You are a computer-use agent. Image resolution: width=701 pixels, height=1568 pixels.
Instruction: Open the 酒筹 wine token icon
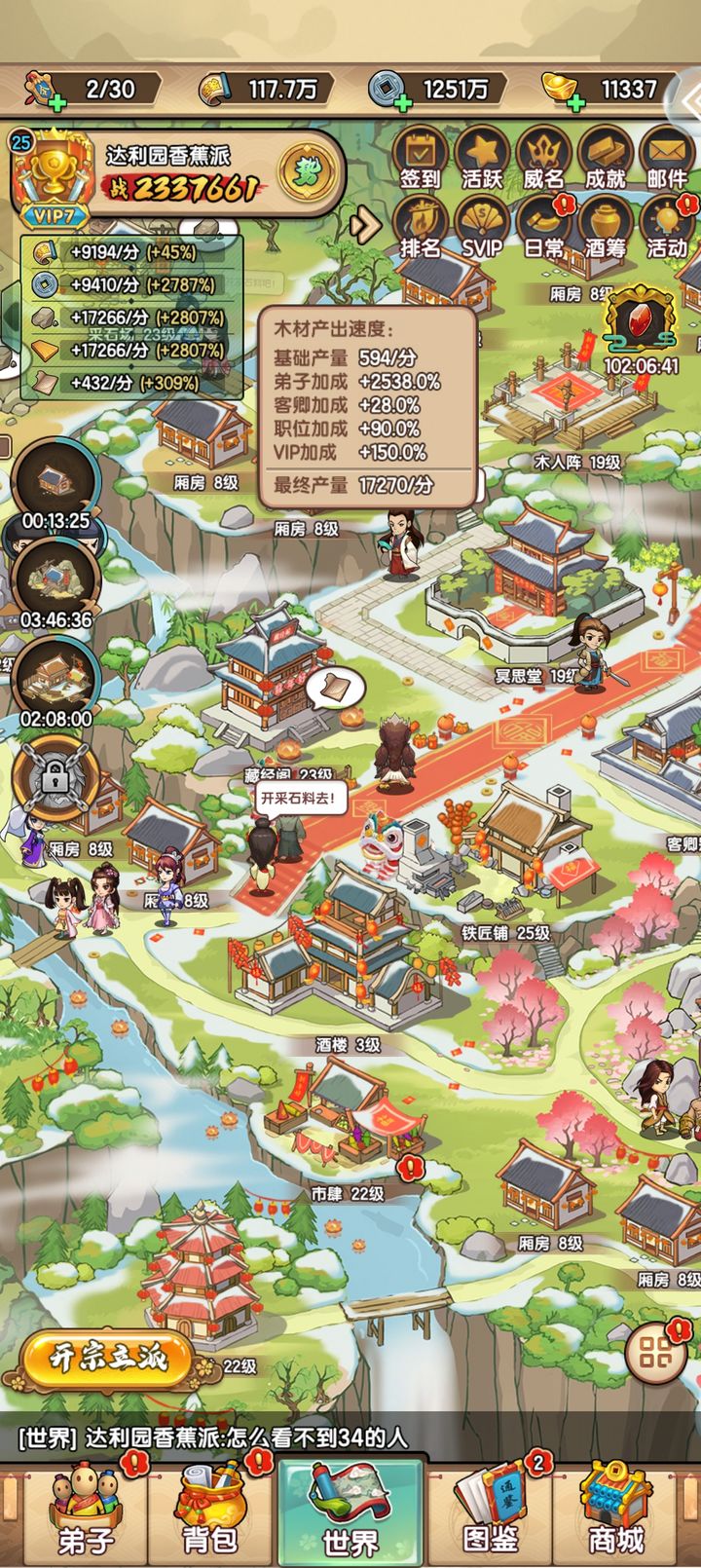pos(605,228)
